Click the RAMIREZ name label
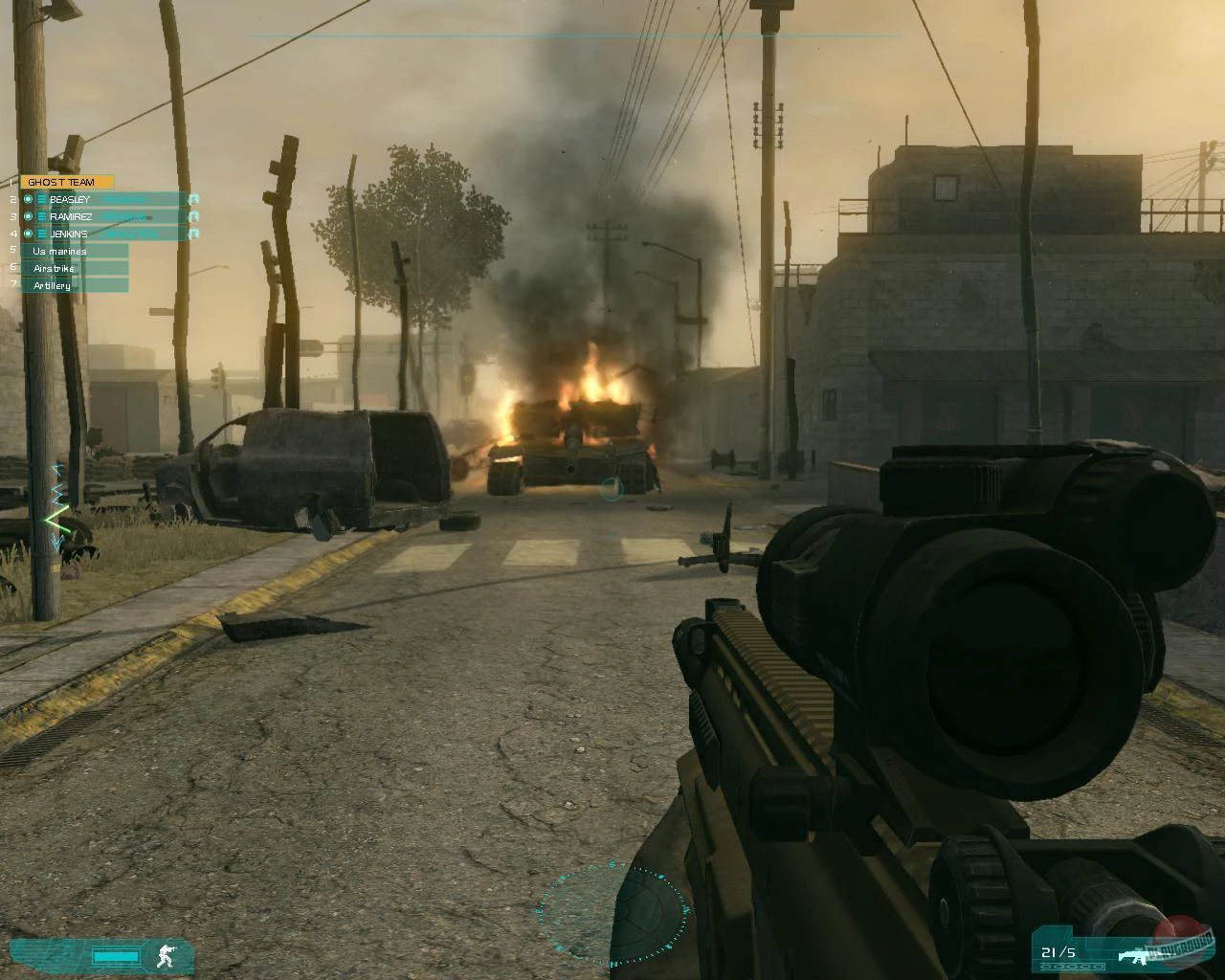Image resolution: width=1225 pixels, height=980 pixels. tap(73, 216)
